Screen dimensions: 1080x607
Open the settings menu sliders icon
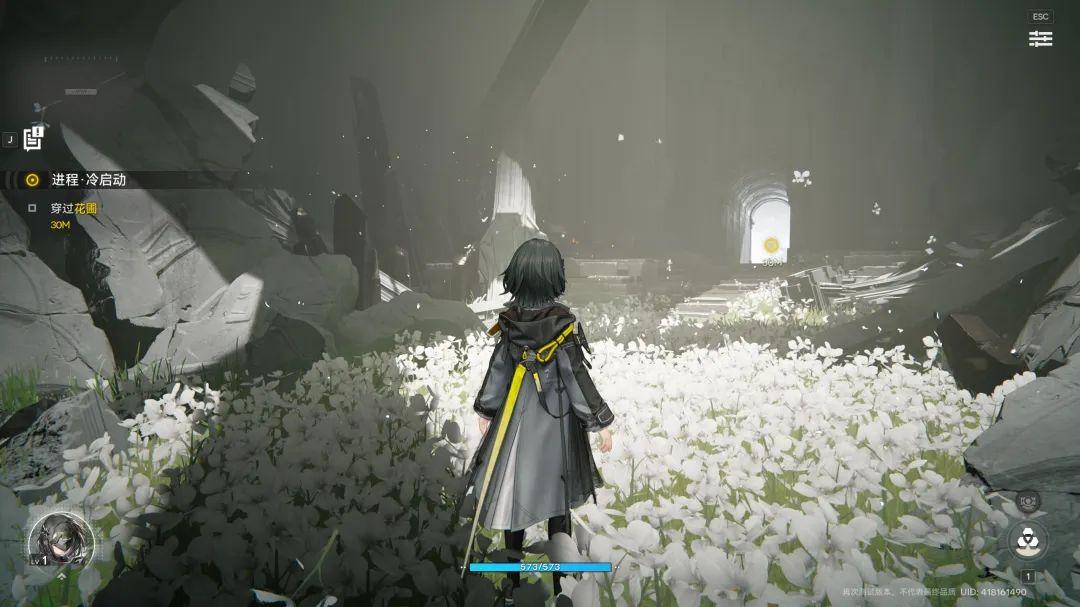[1040, 38]
